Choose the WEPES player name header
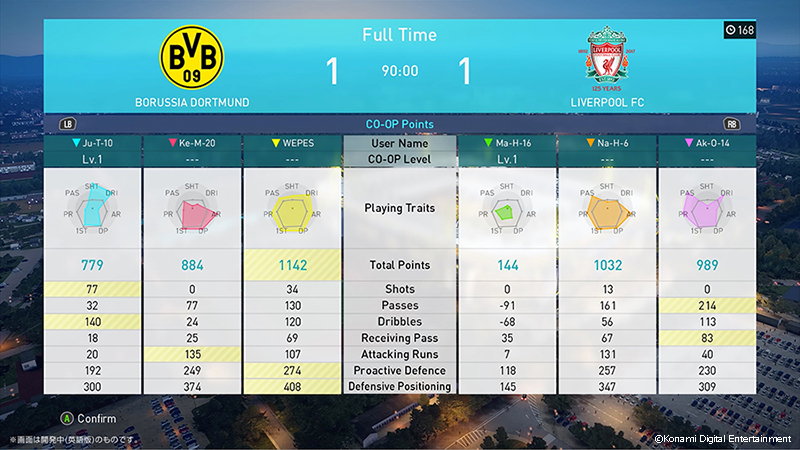800x450 pixels. 292,143
